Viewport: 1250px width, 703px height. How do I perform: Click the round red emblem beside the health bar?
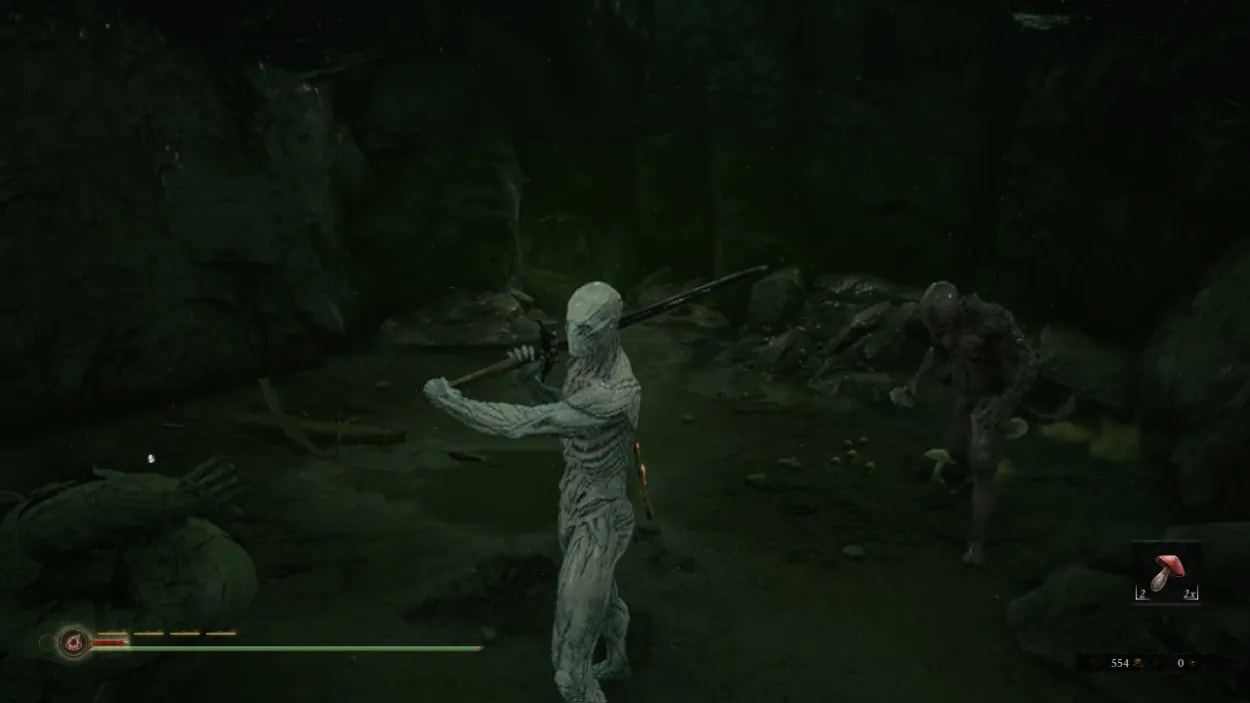pos(72,640)
